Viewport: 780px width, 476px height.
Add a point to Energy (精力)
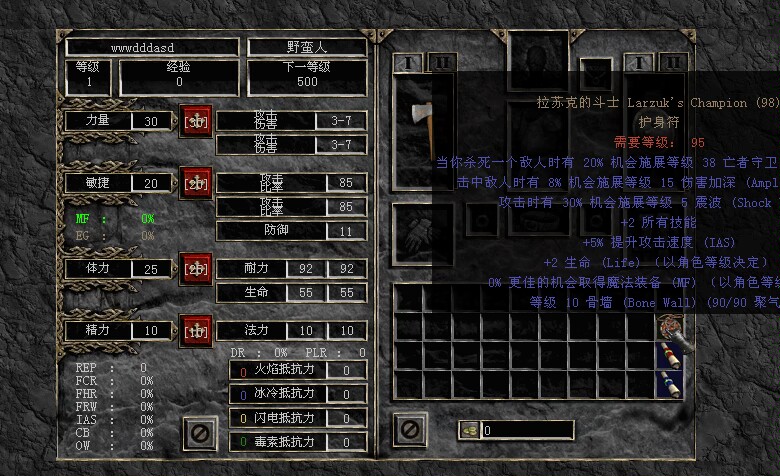point(196,329)
